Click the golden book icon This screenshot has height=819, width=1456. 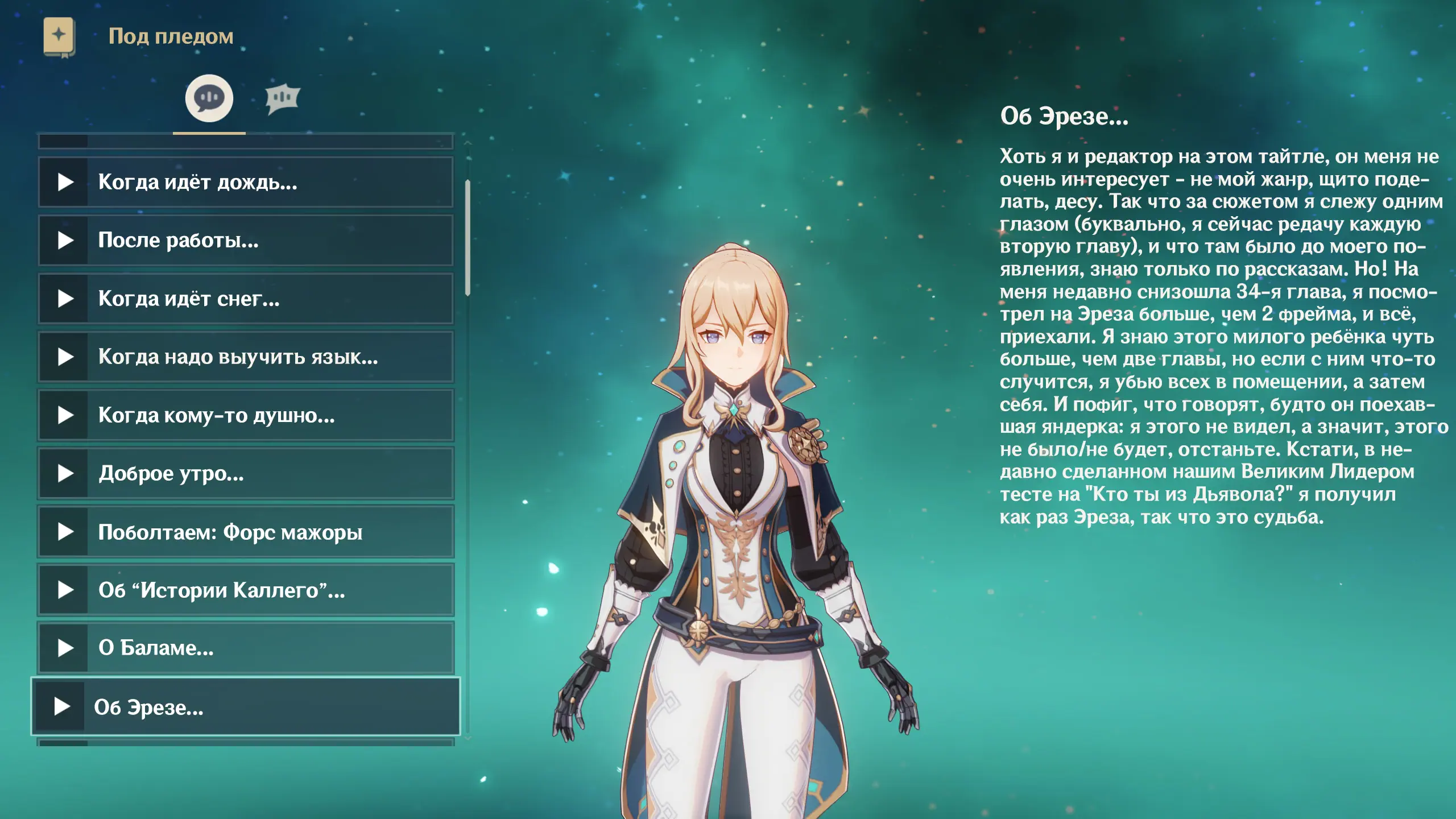(59, 36)
